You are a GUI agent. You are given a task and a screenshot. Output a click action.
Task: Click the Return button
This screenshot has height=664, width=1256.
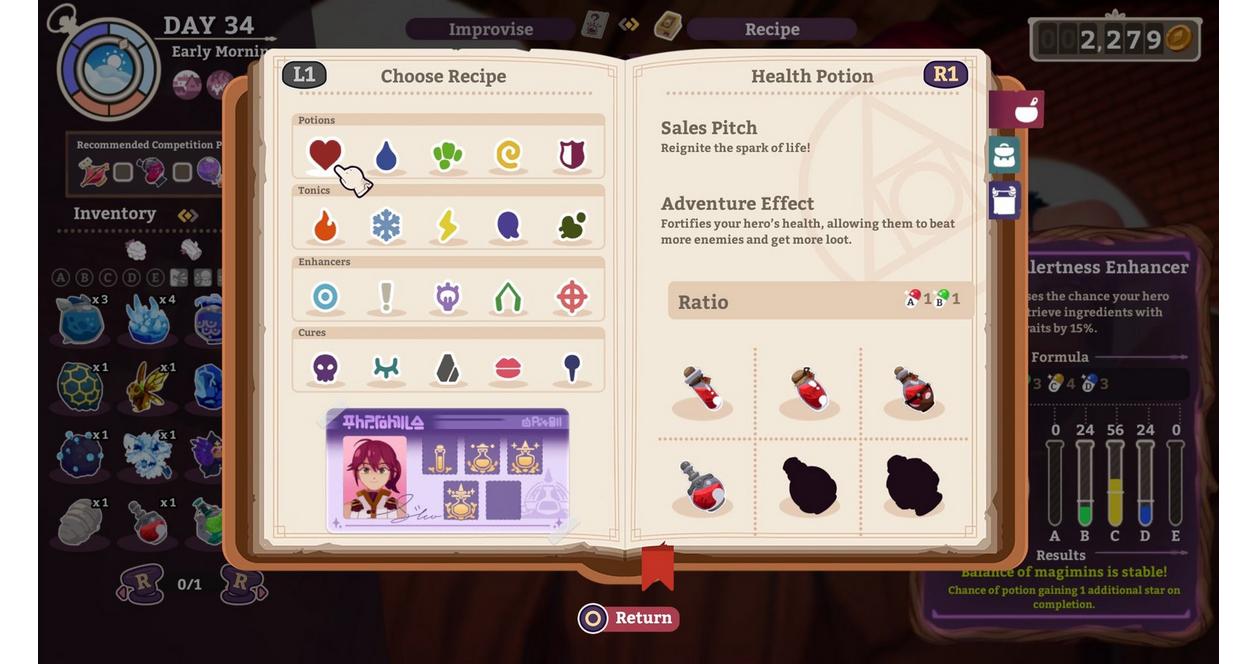pos(629,618)
